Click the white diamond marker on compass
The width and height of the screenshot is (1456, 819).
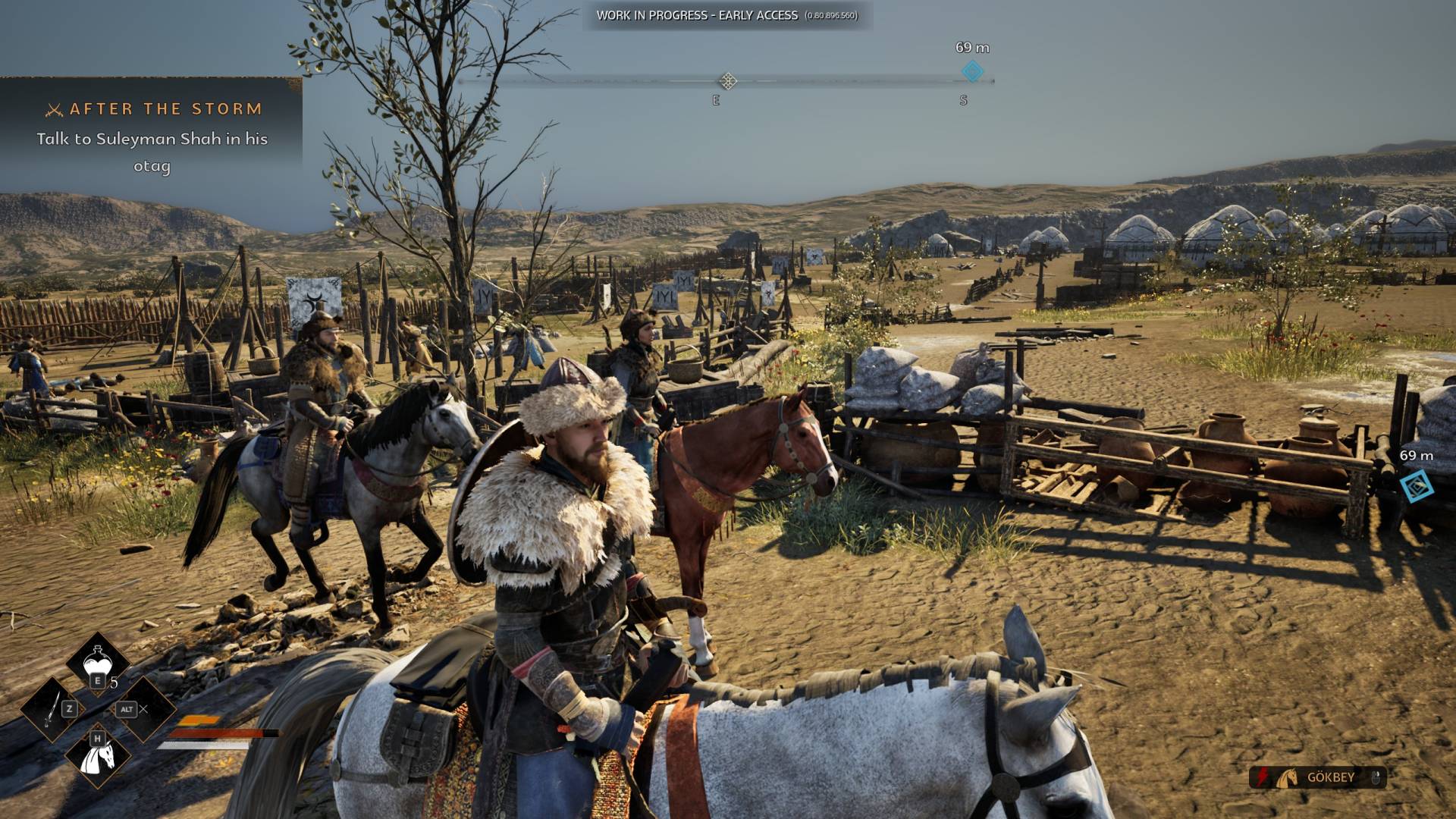click(x=728, y=81)
